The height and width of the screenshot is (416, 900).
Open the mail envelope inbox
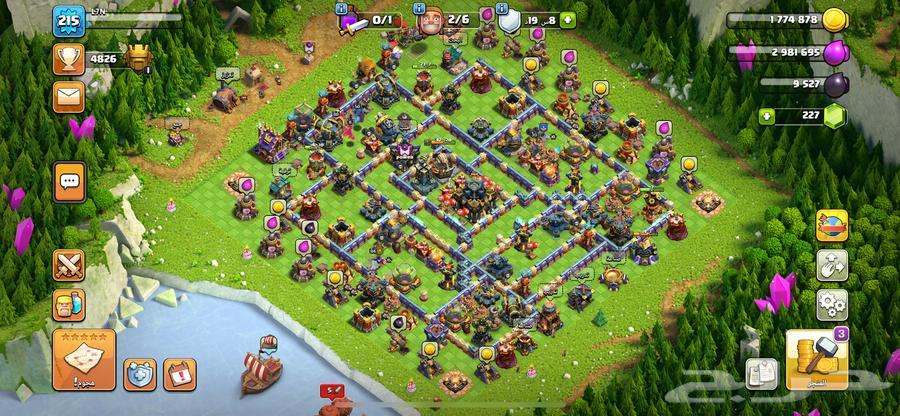[68, 97]
